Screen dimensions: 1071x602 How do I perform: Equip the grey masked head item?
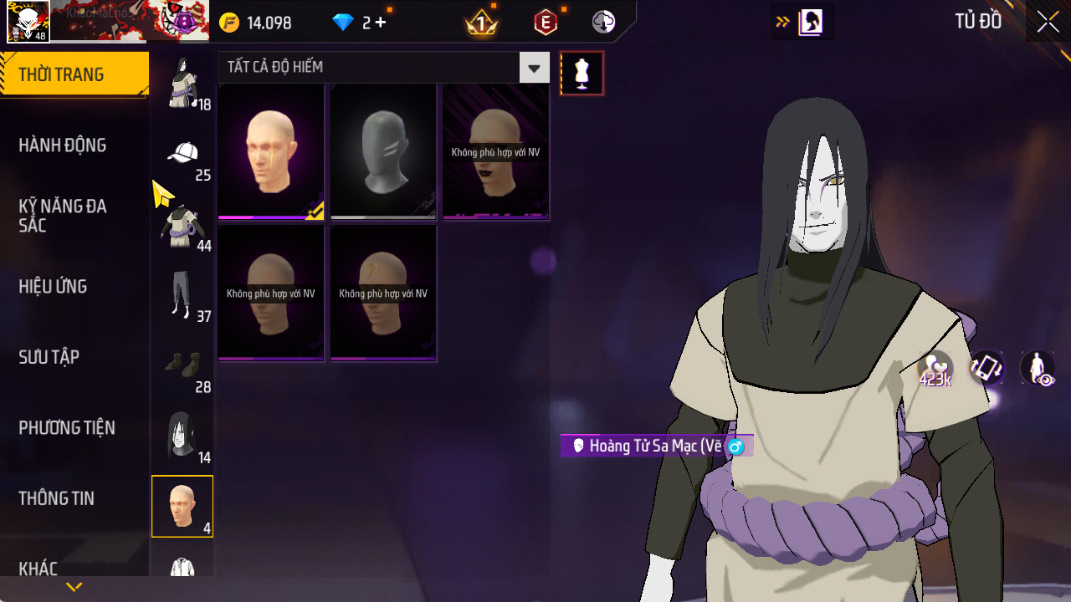pos(383,152)
